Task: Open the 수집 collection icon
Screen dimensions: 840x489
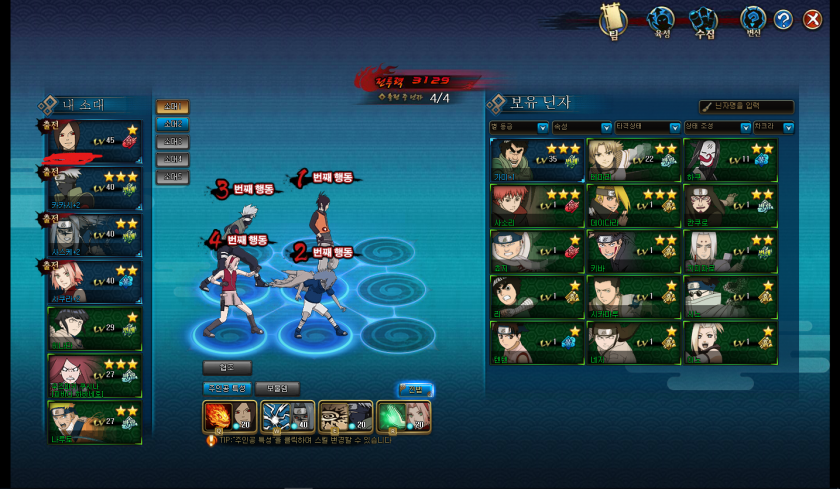Action: (704, 20)
